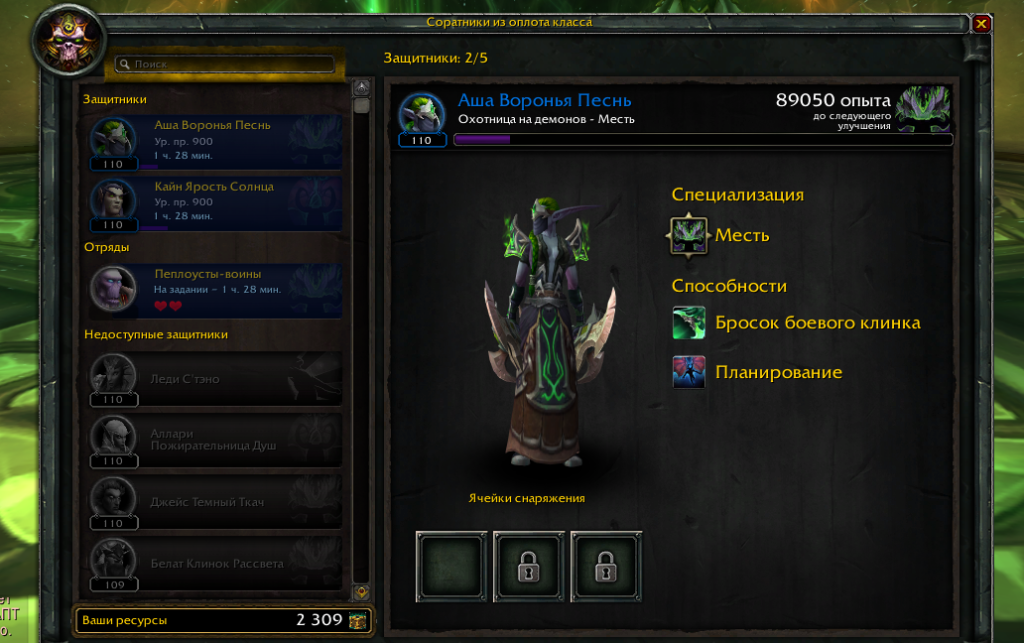Choose Белат Клинок Рассвета row
This screenshot has width=1024, height=643.
click(x=214, y=563)
